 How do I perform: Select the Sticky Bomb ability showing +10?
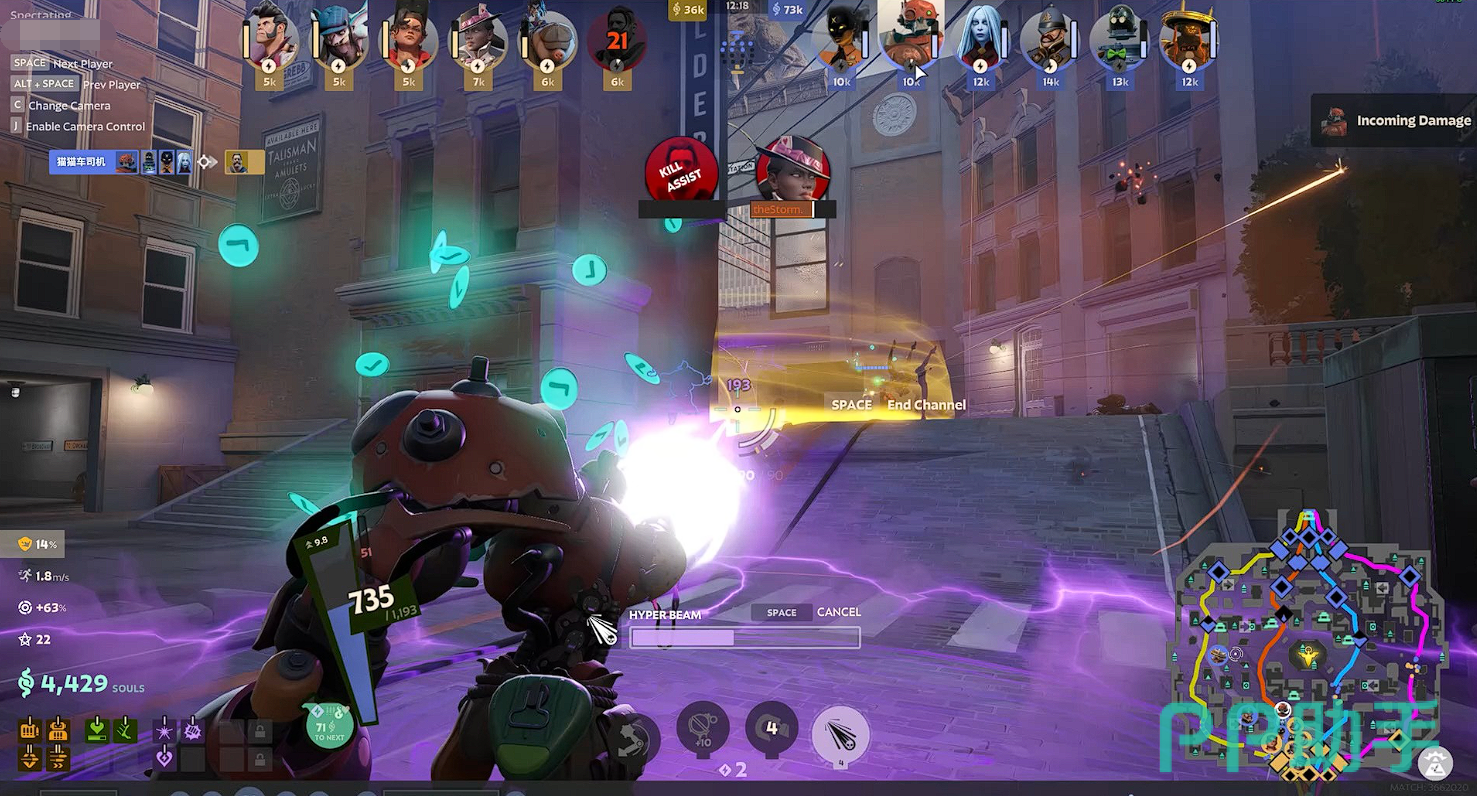703,728
